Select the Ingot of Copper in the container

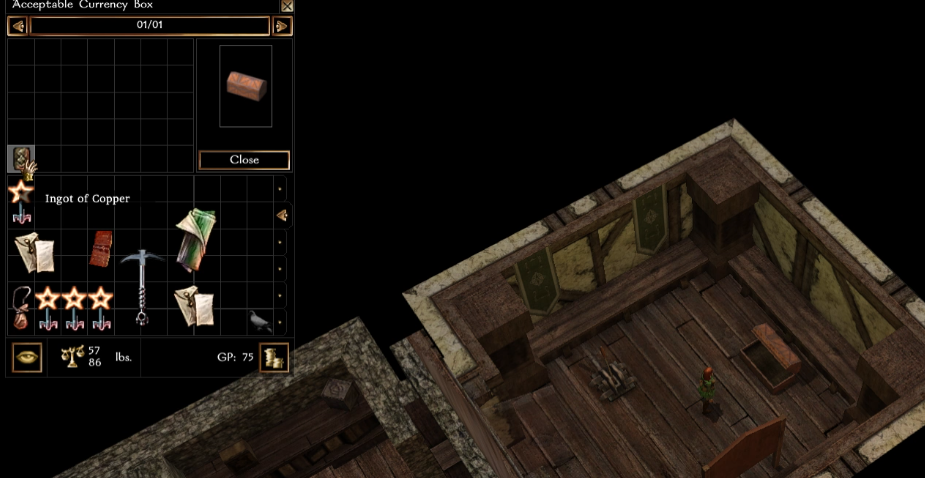20,158
